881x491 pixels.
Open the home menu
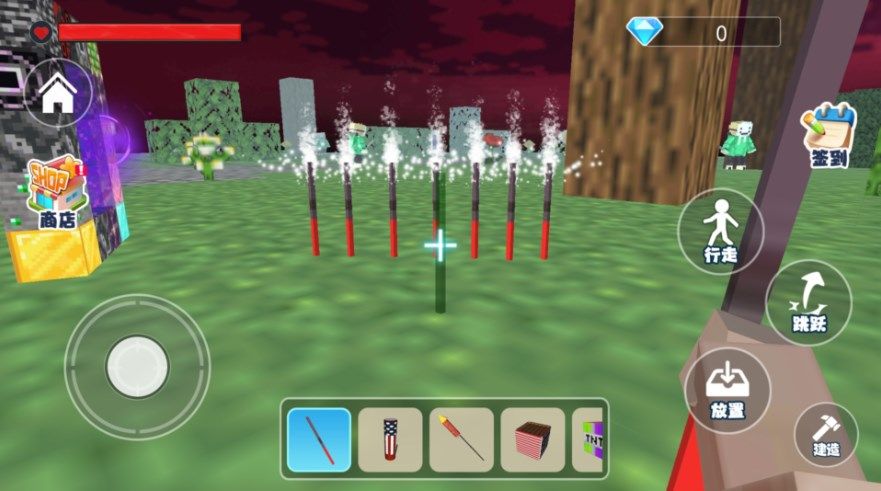coord(59,94)
